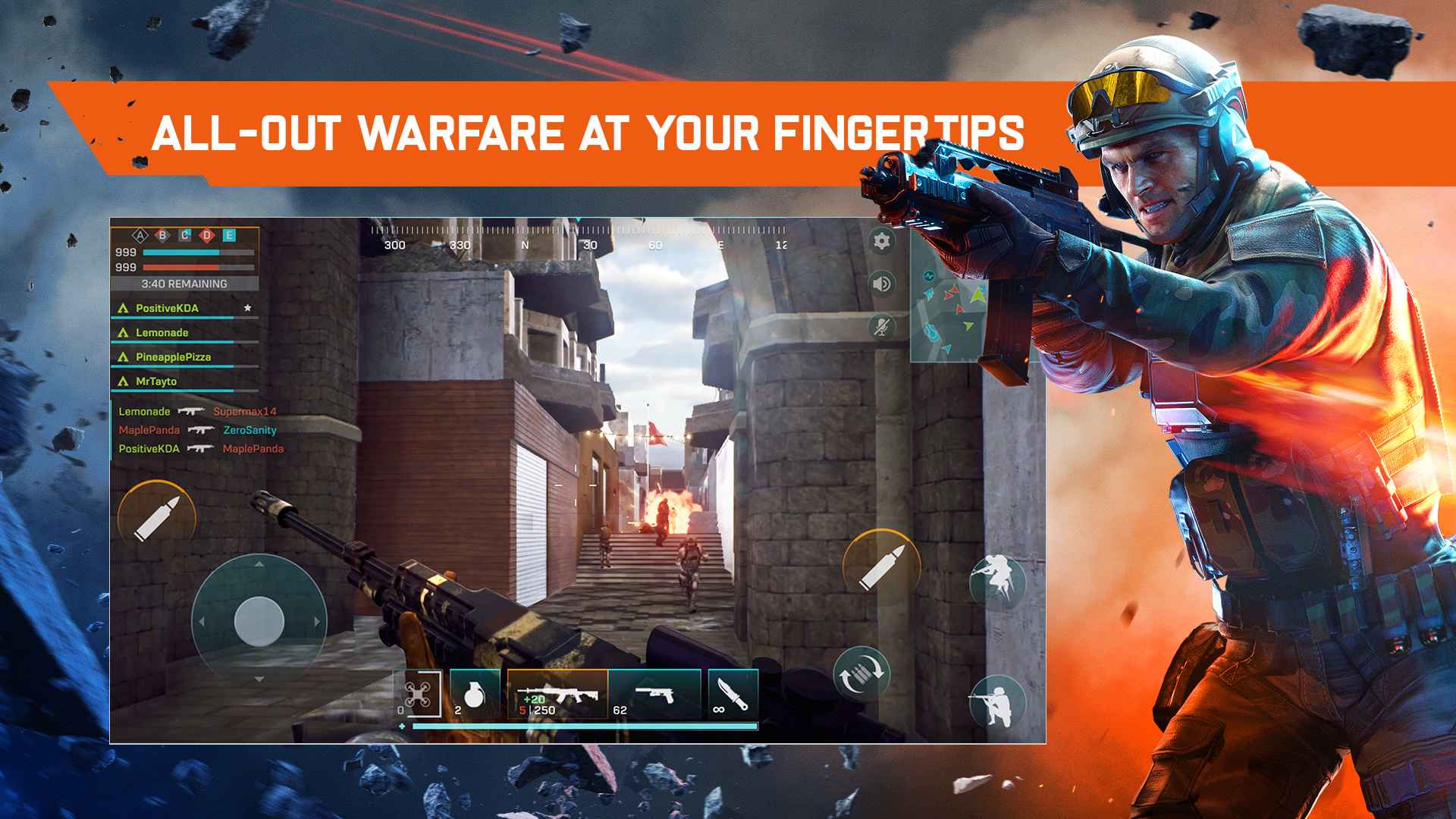
Task: Tap the running soldier stance button
Action: pos(996,582)
